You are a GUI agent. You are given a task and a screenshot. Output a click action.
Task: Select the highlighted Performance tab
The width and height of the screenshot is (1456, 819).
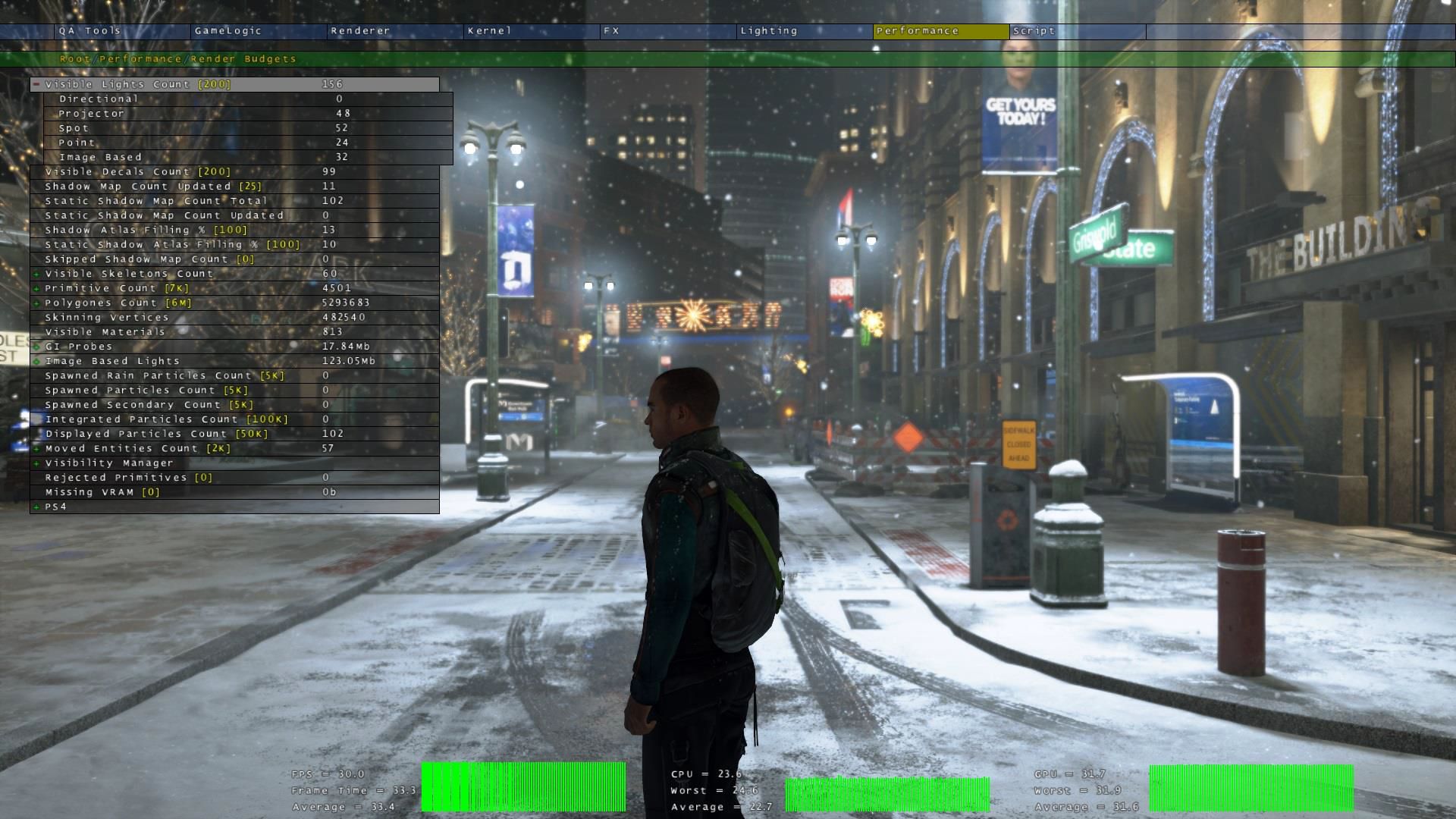coord(918,31)
